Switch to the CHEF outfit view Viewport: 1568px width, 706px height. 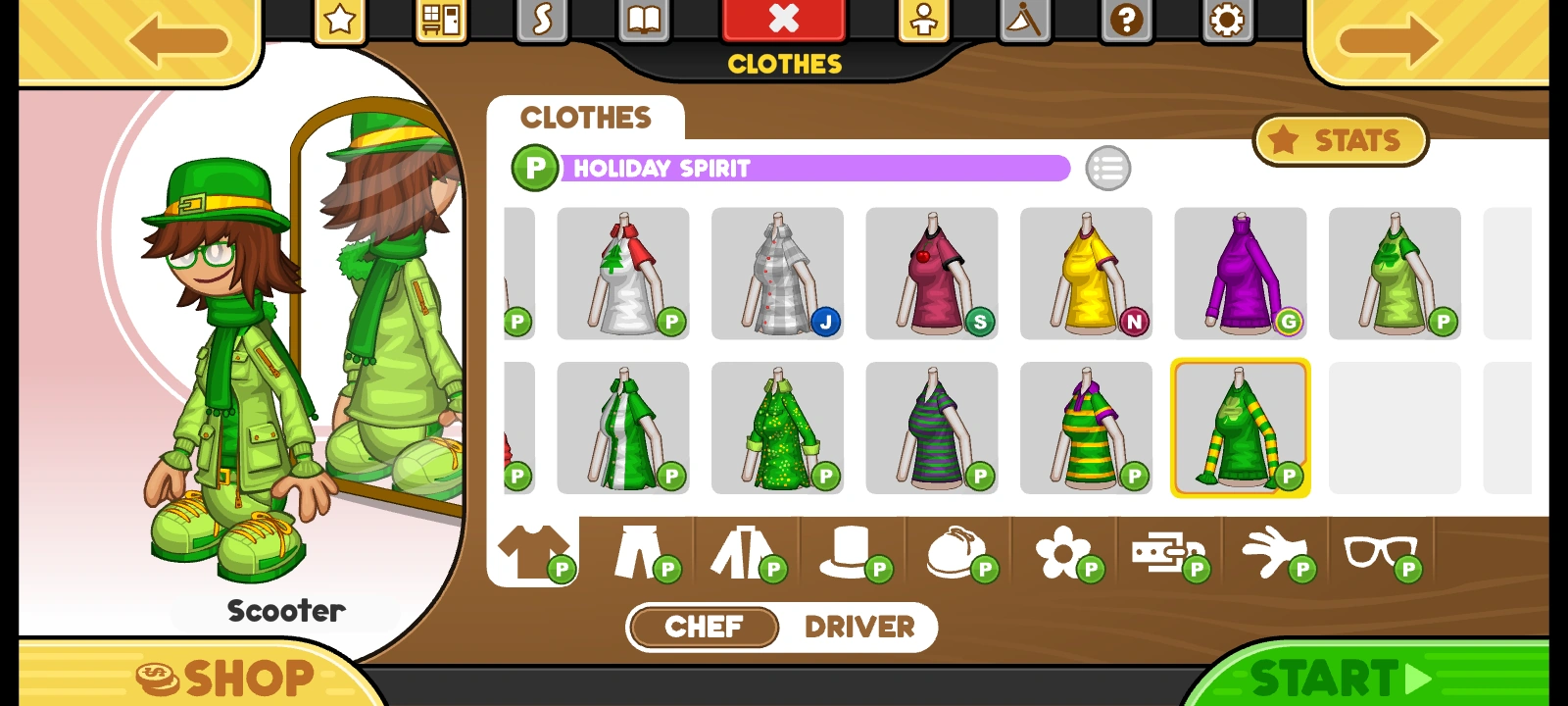click(x=702, y=628)
